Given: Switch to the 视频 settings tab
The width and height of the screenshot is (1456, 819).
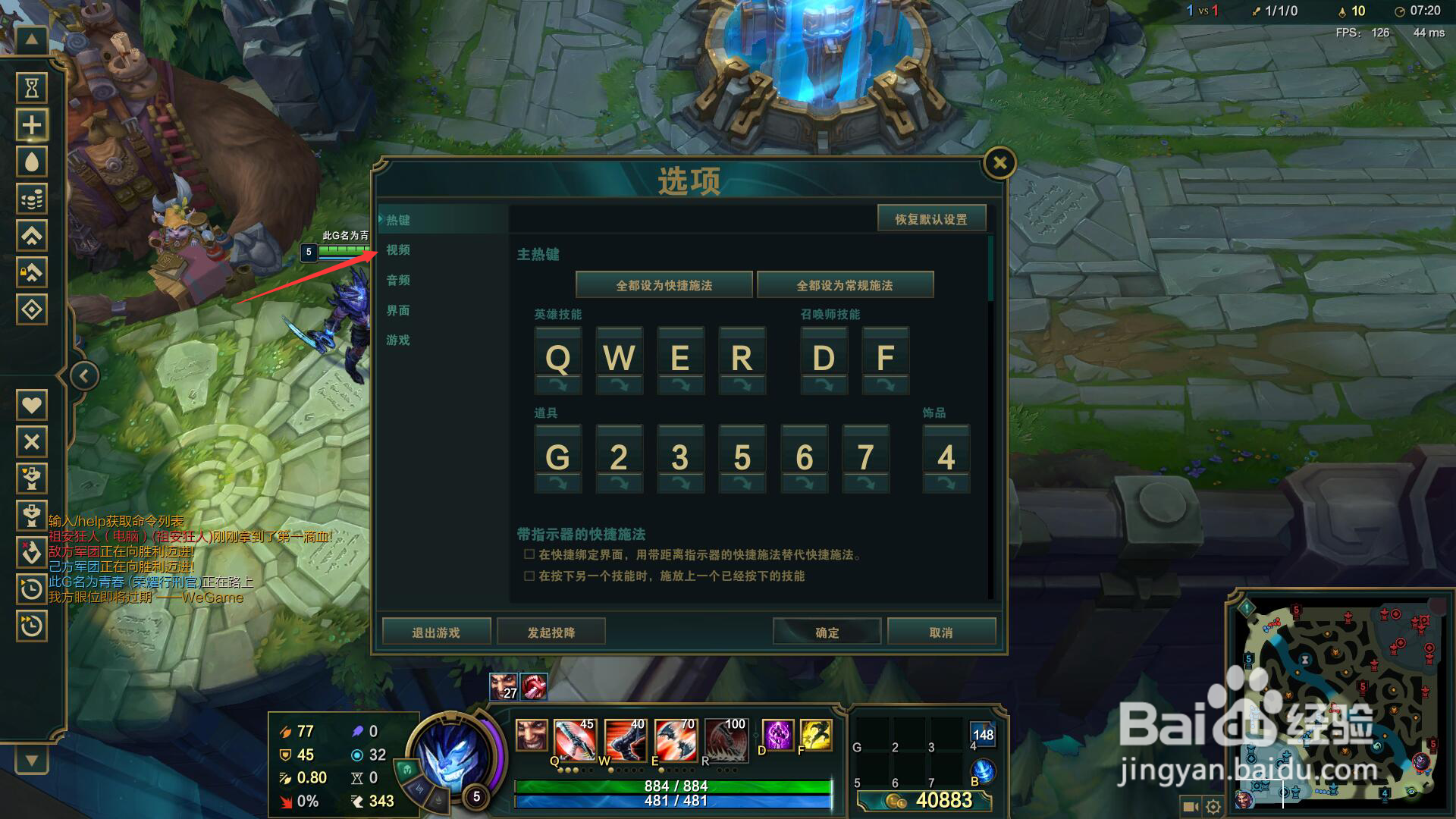Looking at the screenshot, I should [400, 250].
